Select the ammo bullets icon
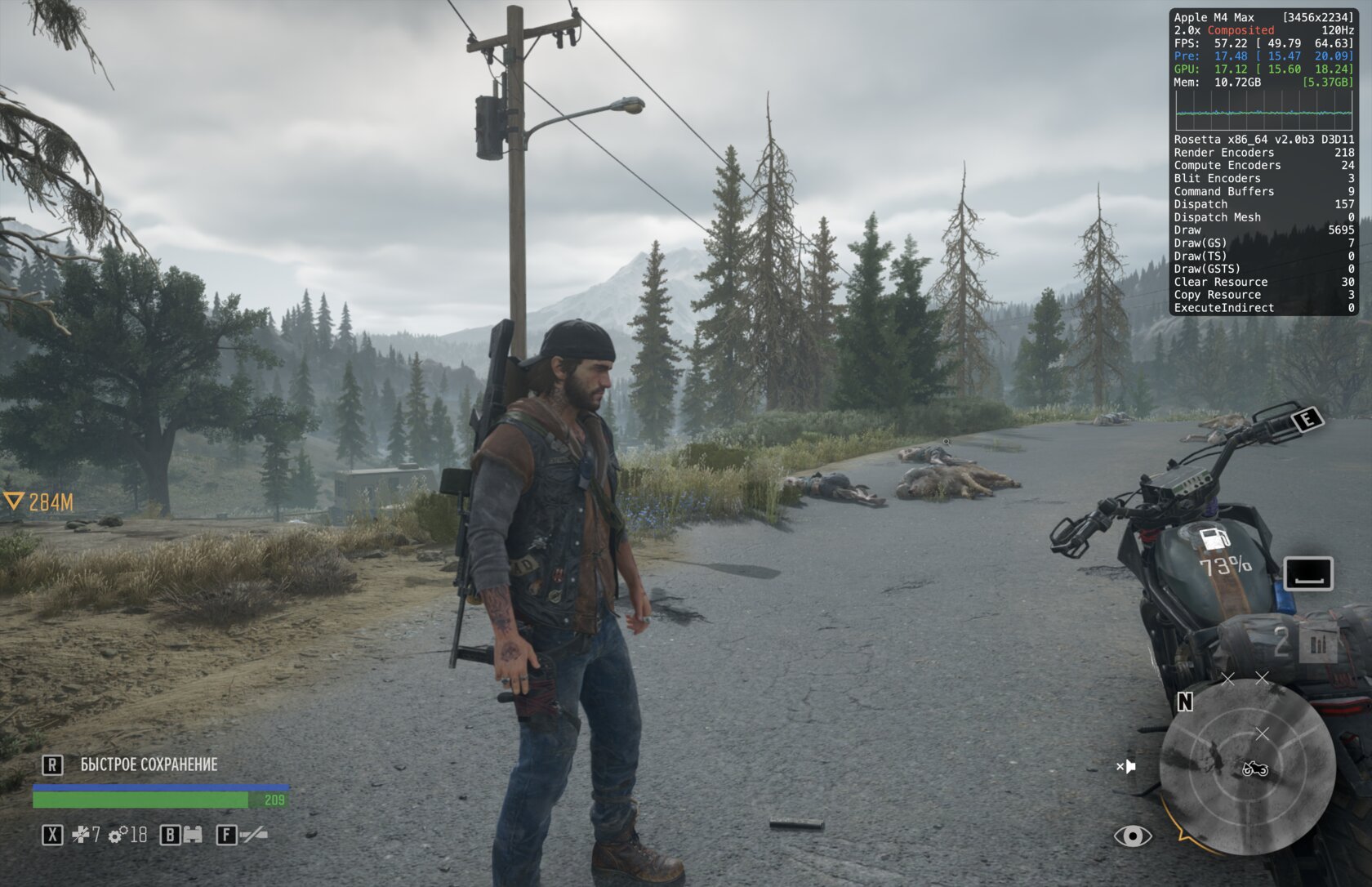 1317,644
